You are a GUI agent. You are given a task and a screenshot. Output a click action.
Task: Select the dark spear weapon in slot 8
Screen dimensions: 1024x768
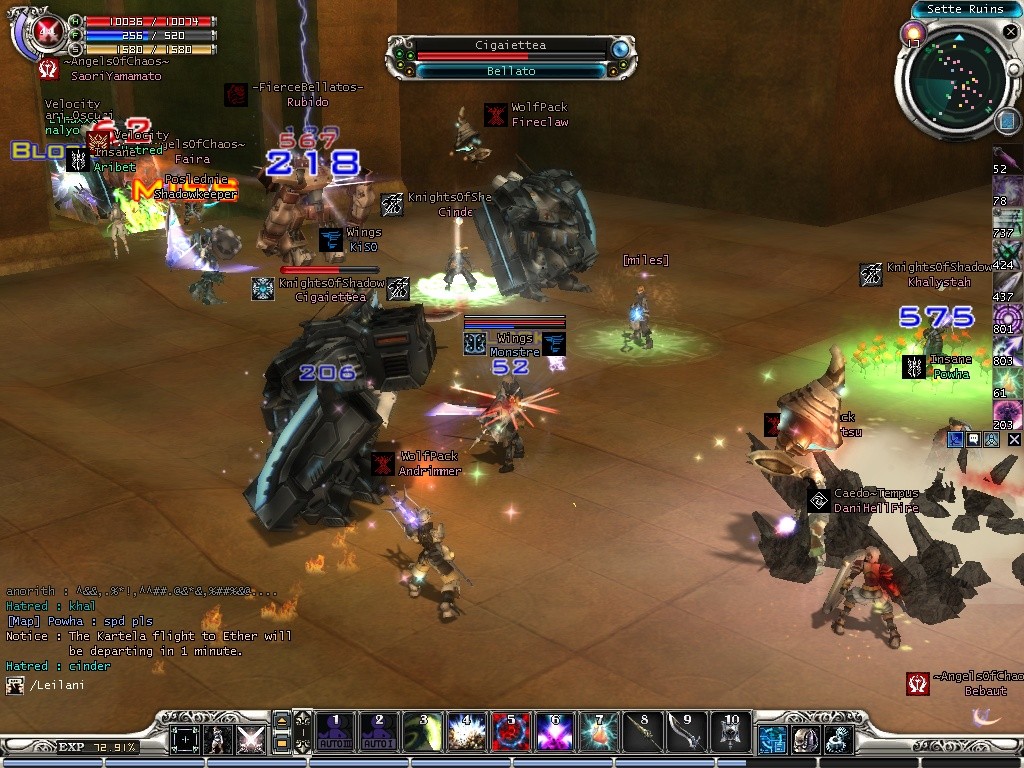(642, 733)
